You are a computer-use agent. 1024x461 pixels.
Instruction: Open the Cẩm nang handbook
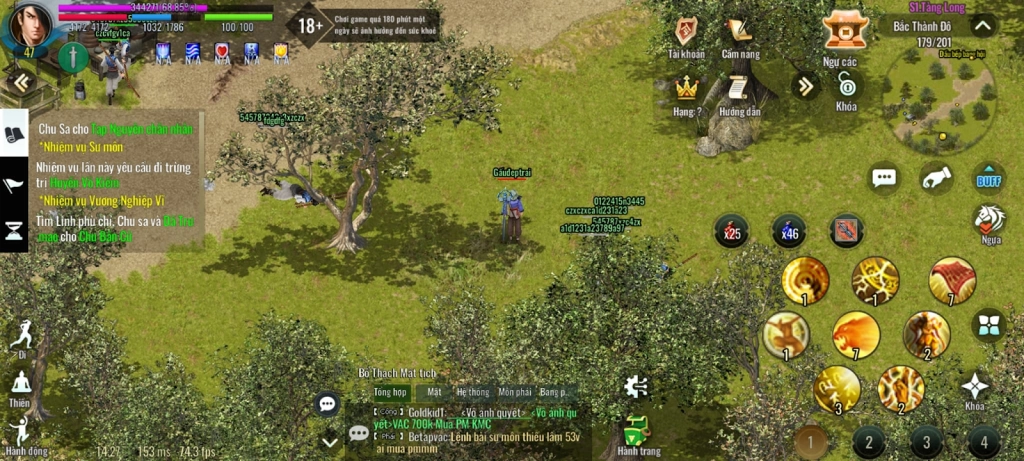click(739, 34)
